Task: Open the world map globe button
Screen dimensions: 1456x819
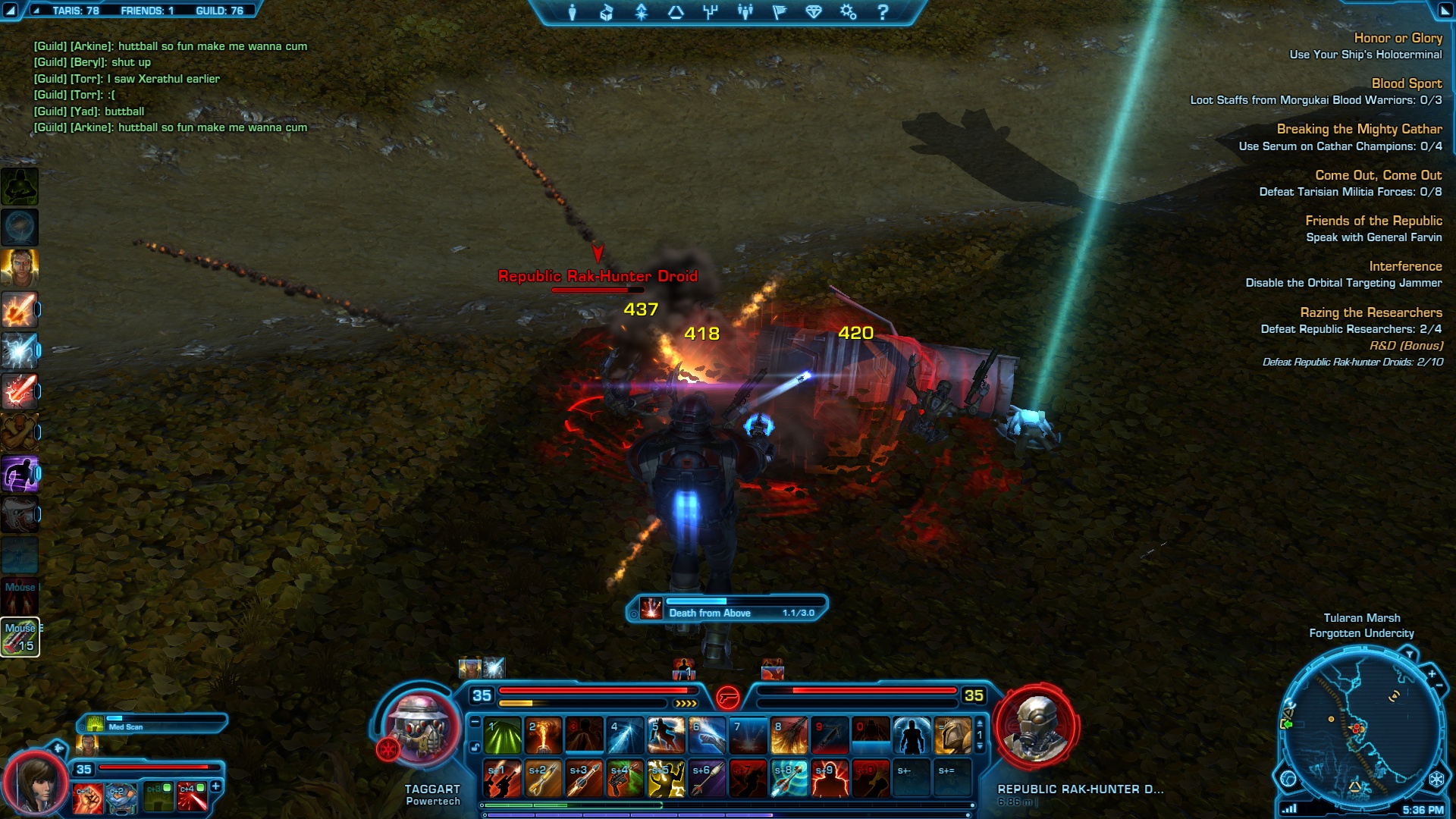Action: click(1288, 779)
